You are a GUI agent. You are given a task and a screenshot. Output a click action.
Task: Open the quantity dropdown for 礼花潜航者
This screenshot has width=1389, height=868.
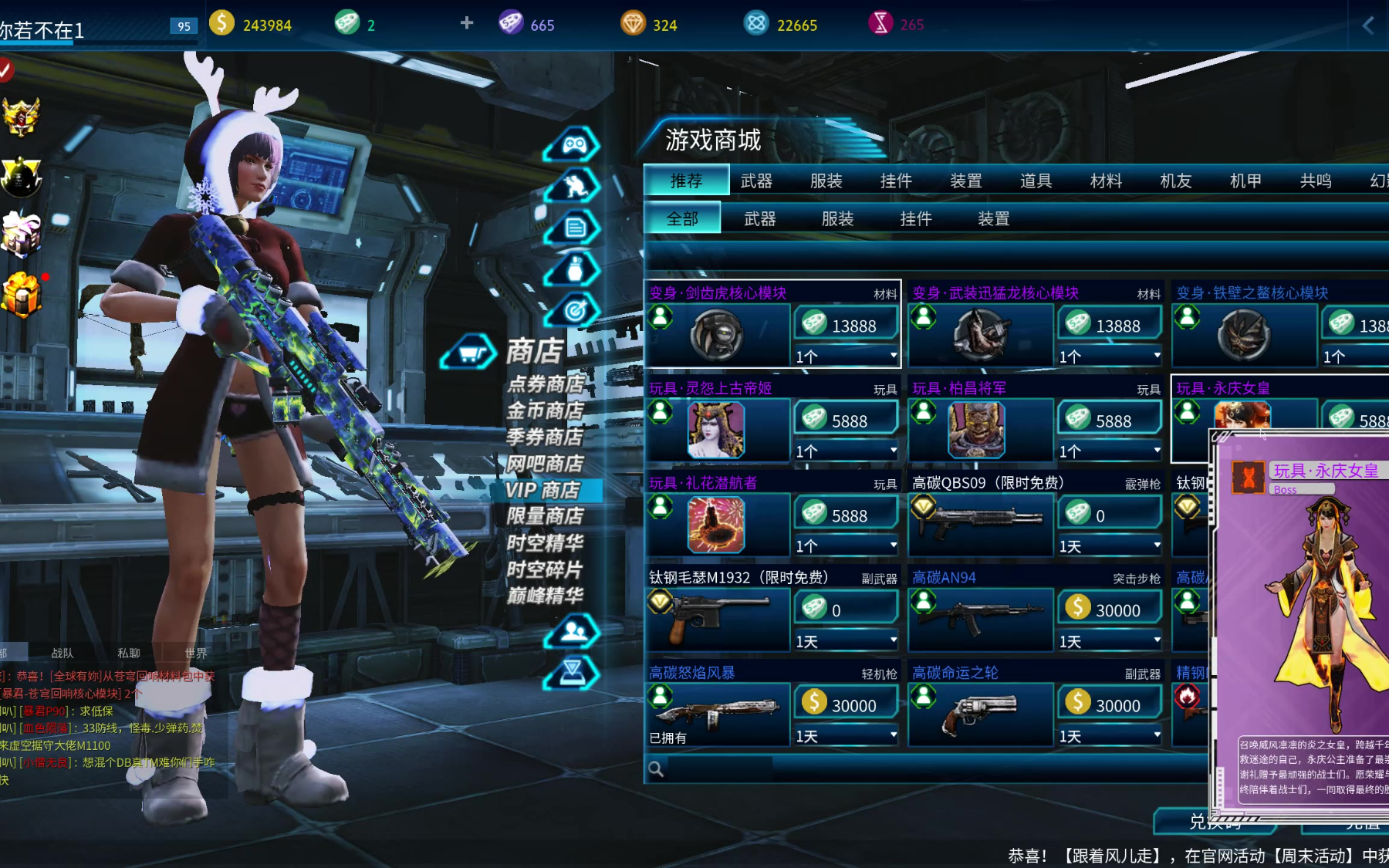pyautogui.click(x=846, y=545)
